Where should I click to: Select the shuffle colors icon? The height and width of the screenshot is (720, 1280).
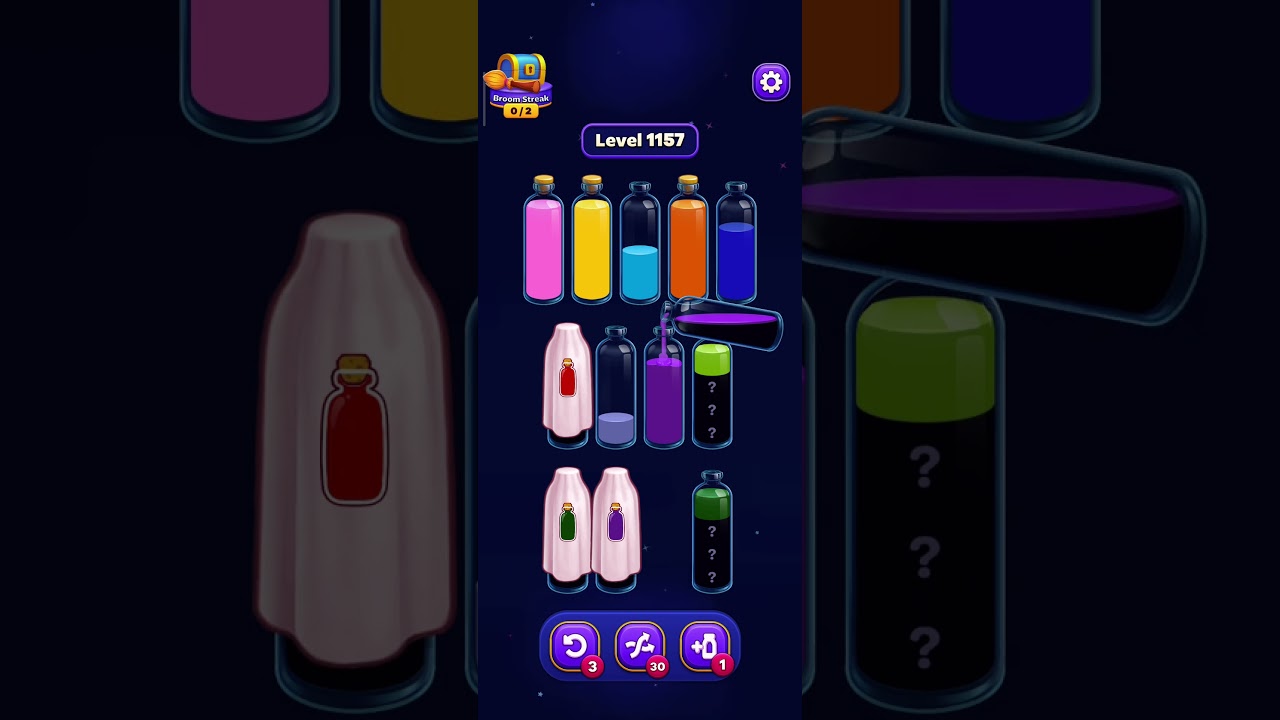[640, 645]
